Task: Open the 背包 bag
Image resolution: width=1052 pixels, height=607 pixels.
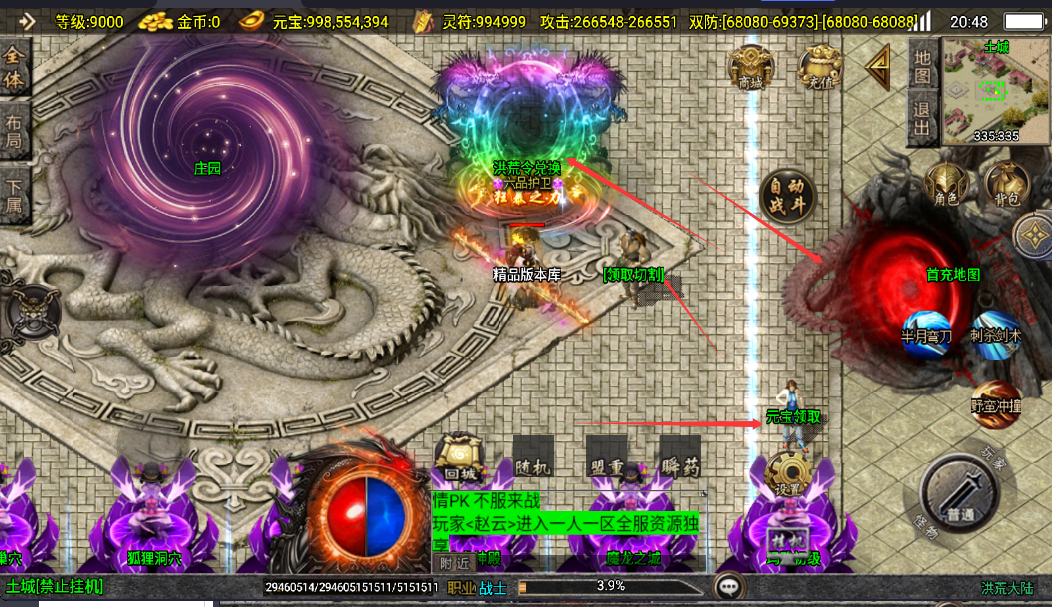Action: [1006, 185]
